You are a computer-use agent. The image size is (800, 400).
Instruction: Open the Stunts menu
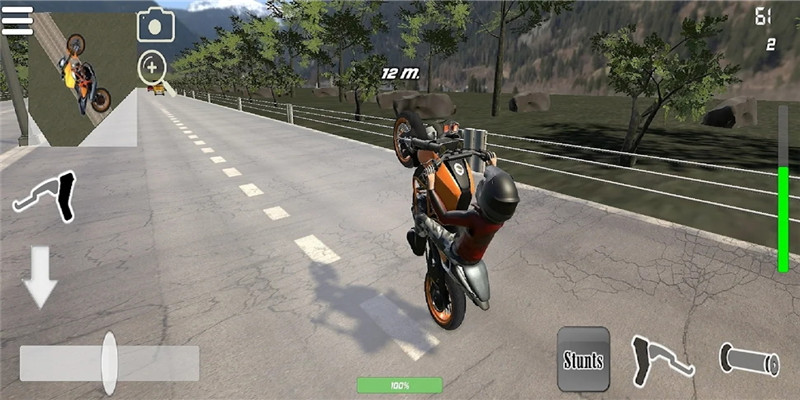[x=583, y=358]
